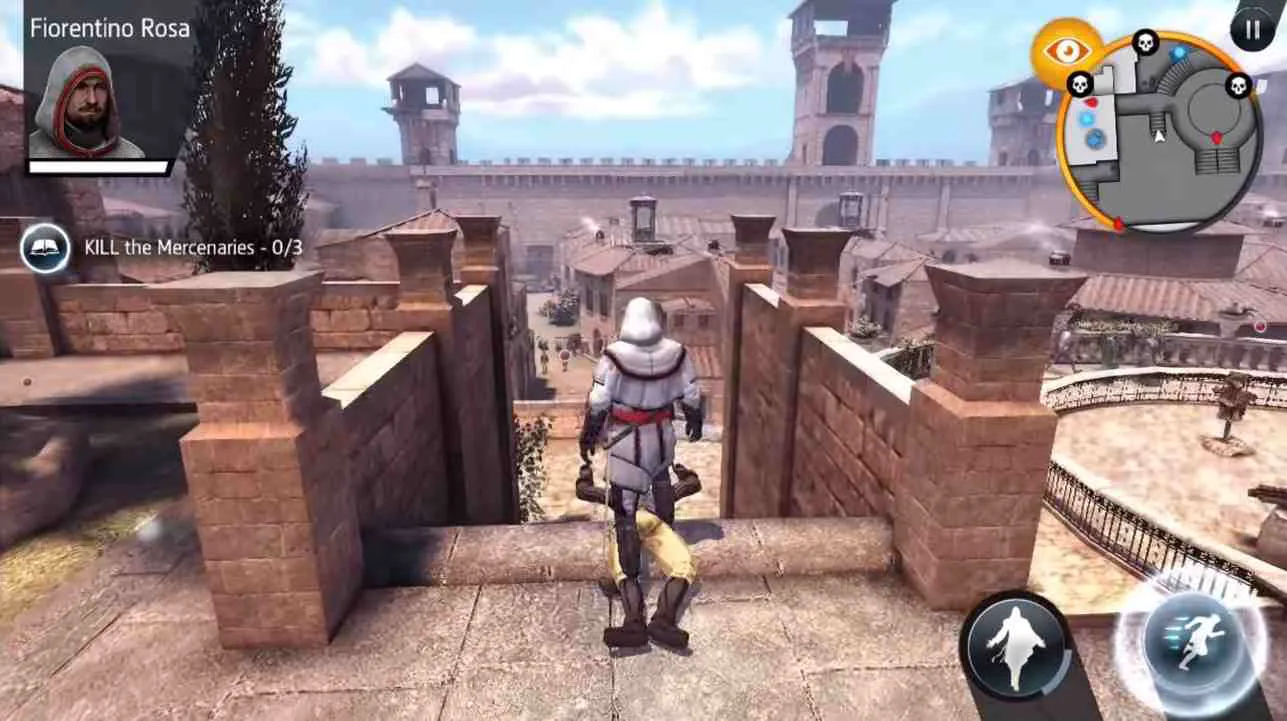The height and width of the screenshot is (721, 1287).
Task: Tap the red marker on the minimap's left building
Action: [x=1093, y=102]
